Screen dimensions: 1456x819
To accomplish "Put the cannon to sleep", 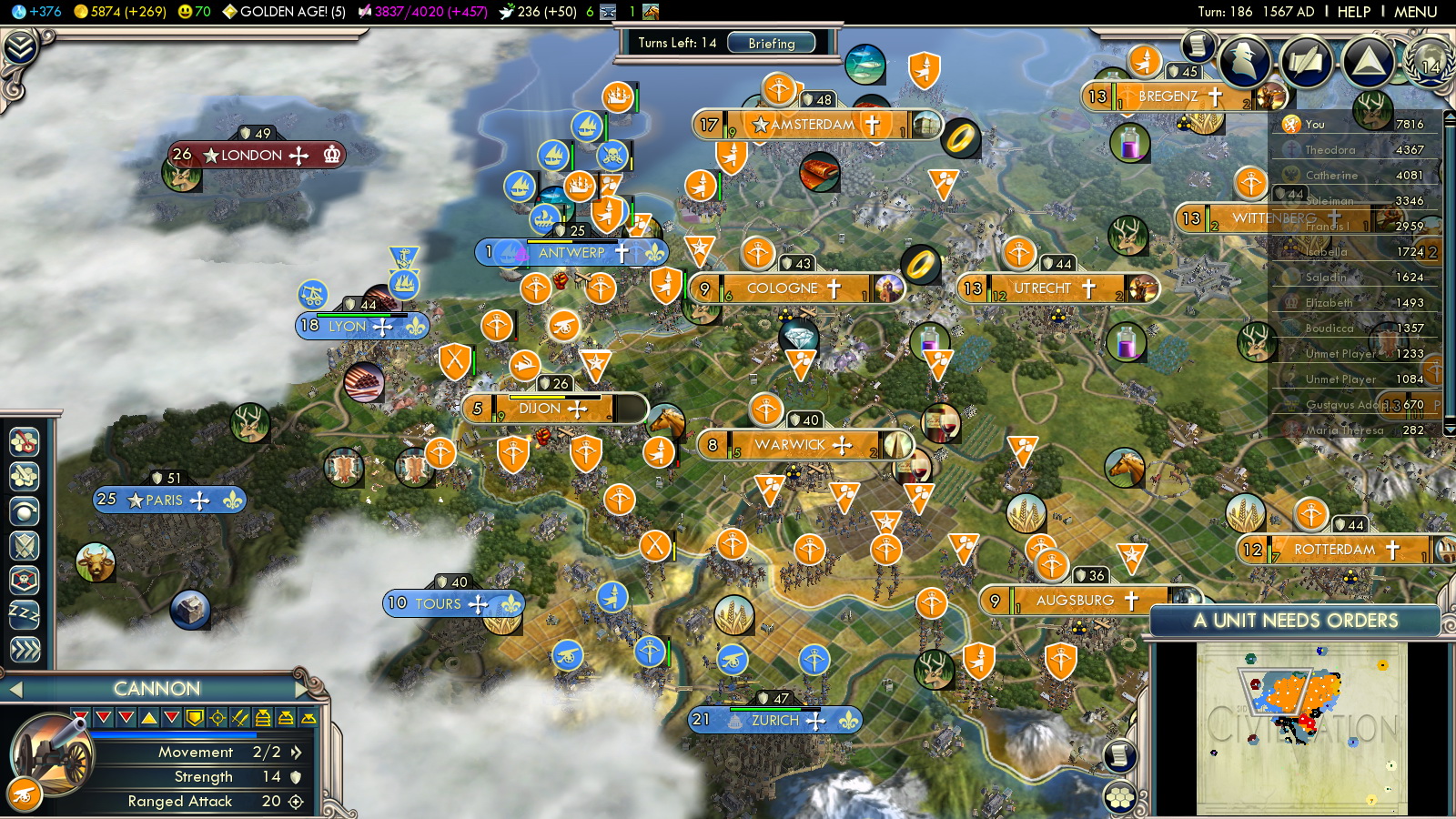I will 25,615.
